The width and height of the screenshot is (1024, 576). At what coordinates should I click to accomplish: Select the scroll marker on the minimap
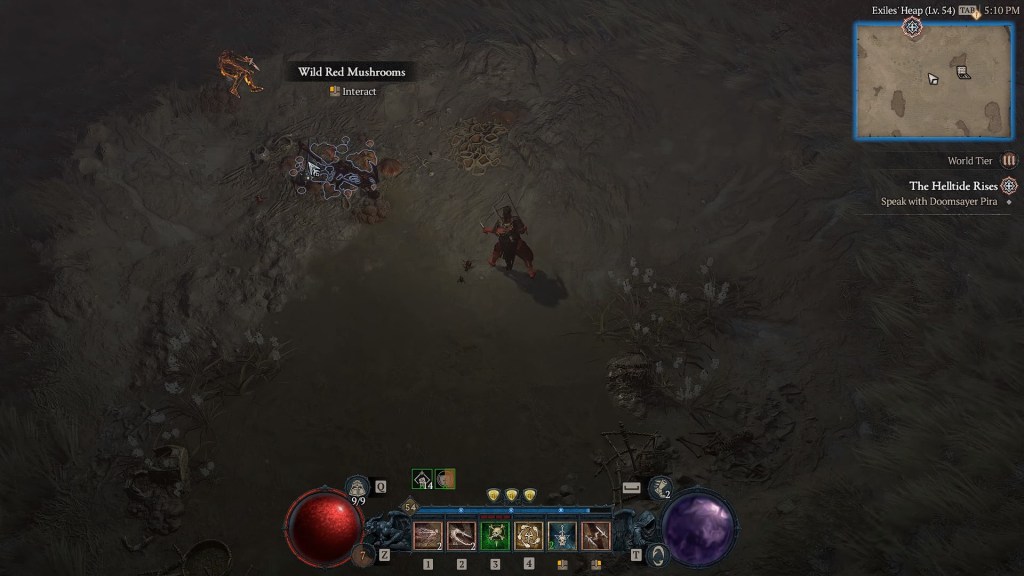click(x=962, y=72)
